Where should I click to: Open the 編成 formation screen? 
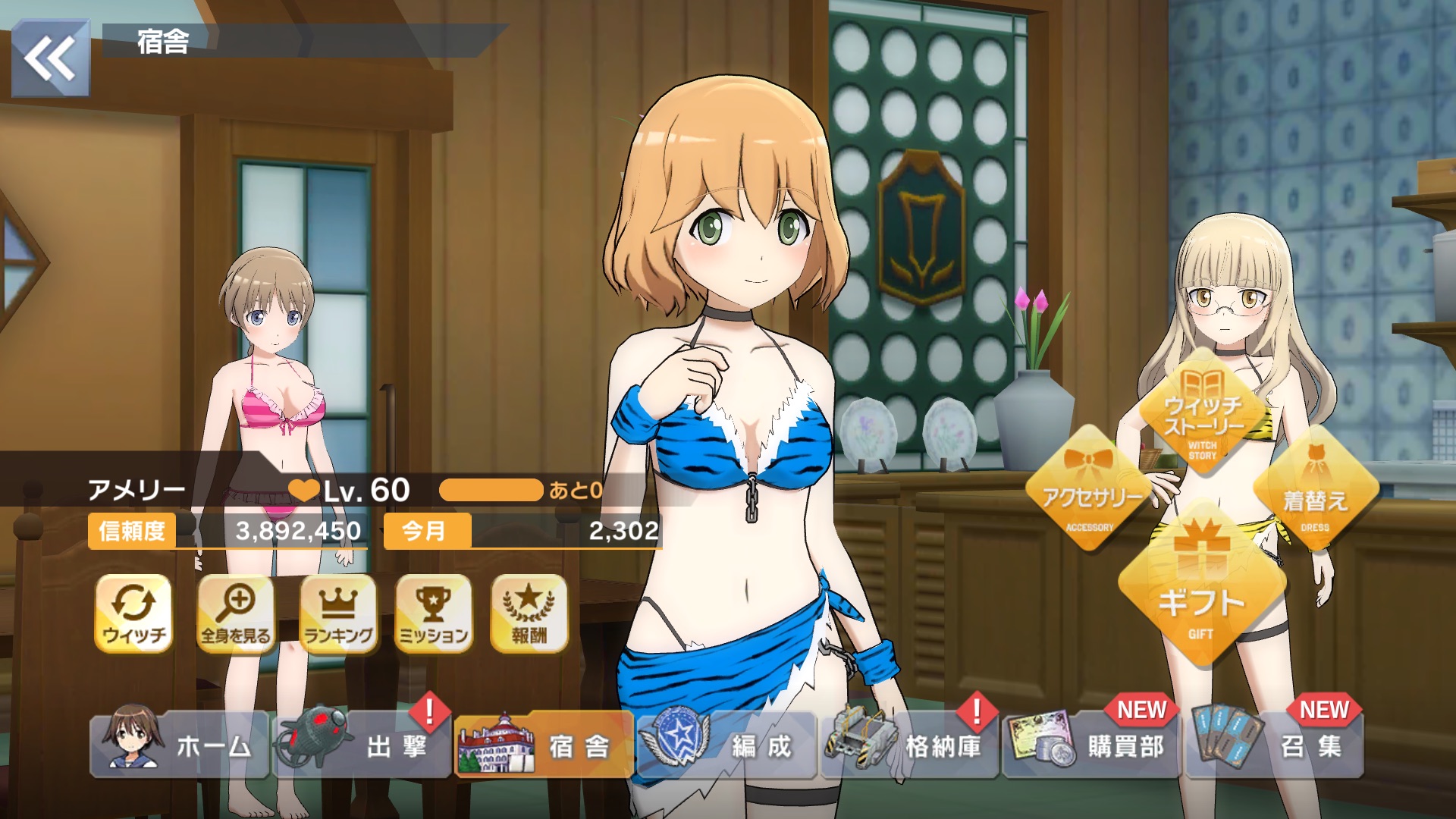tap(726, 746)
